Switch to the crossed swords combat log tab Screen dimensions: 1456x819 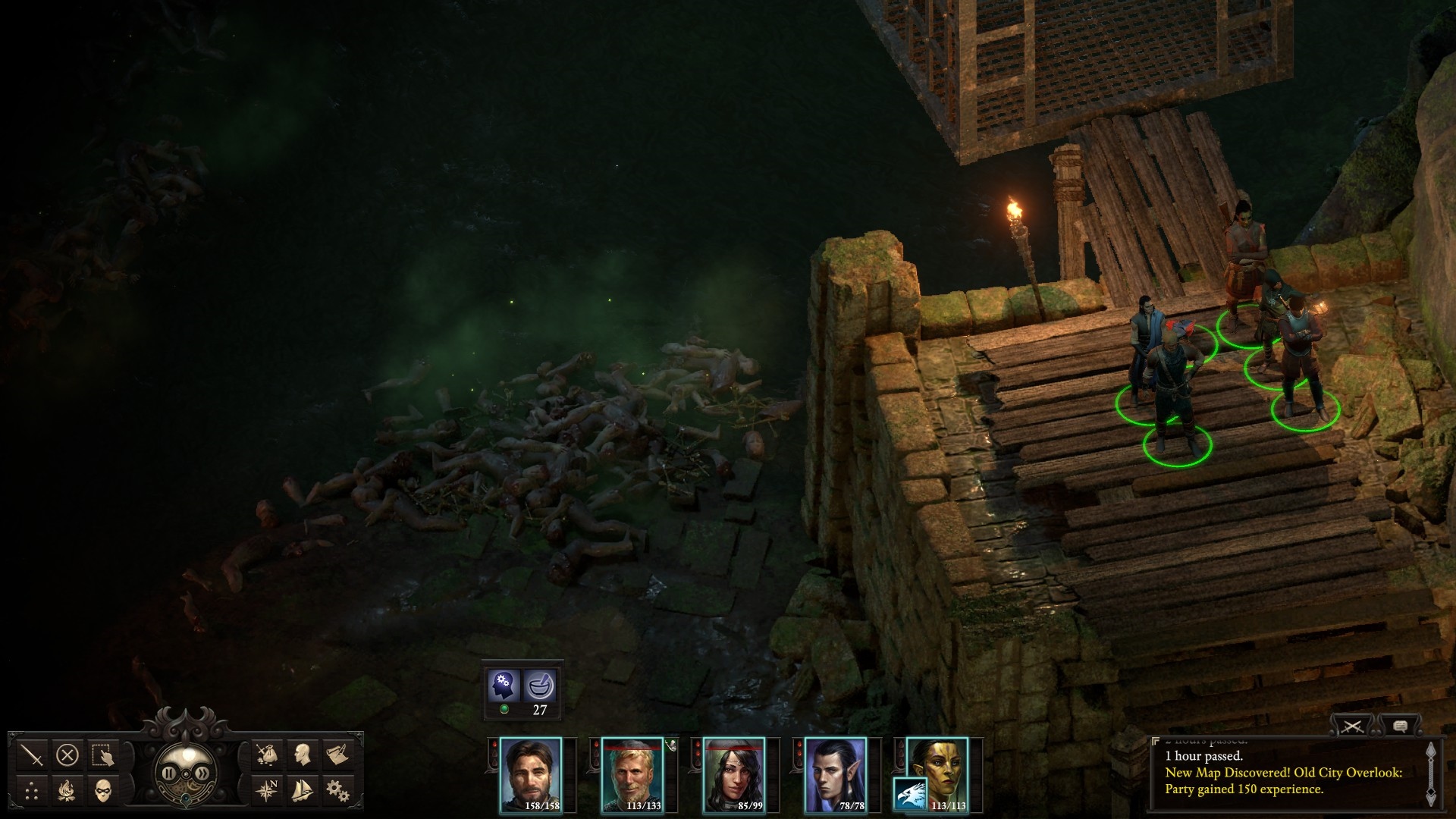(x=1353, y=727)
